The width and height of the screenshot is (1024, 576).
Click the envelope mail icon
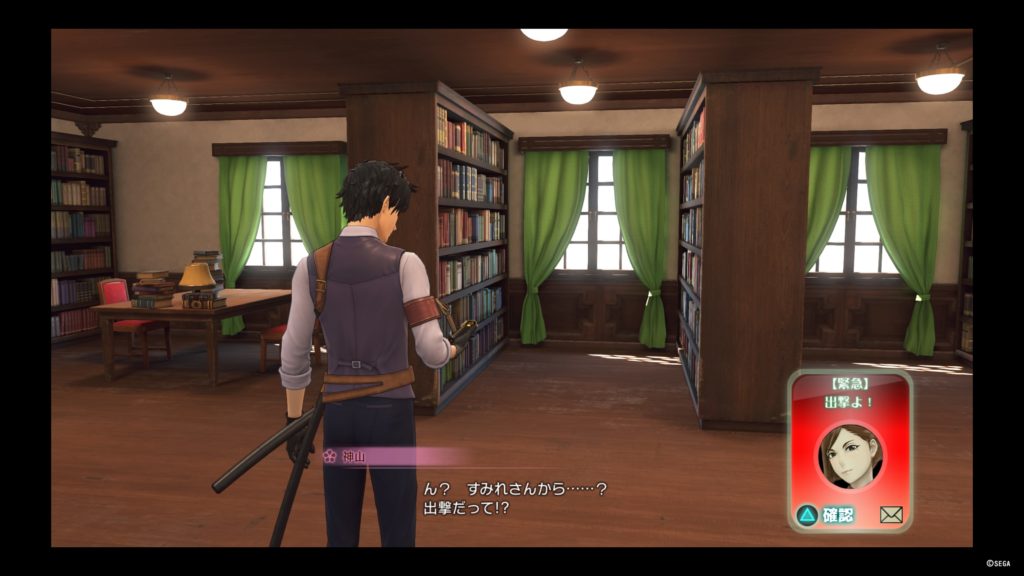[891, 515]
